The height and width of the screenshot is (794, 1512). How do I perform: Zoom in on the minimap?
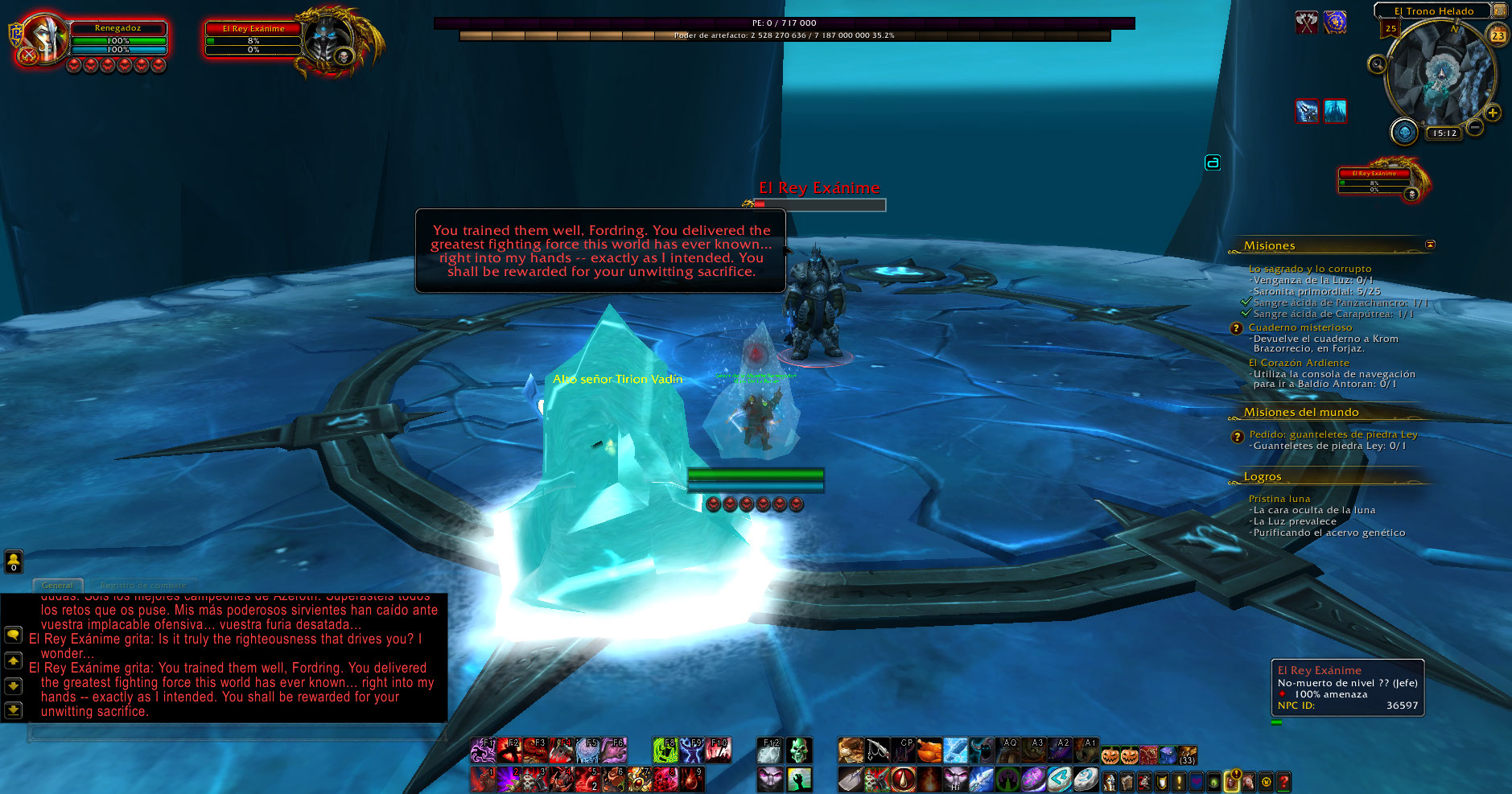[x=1493, y=113]
